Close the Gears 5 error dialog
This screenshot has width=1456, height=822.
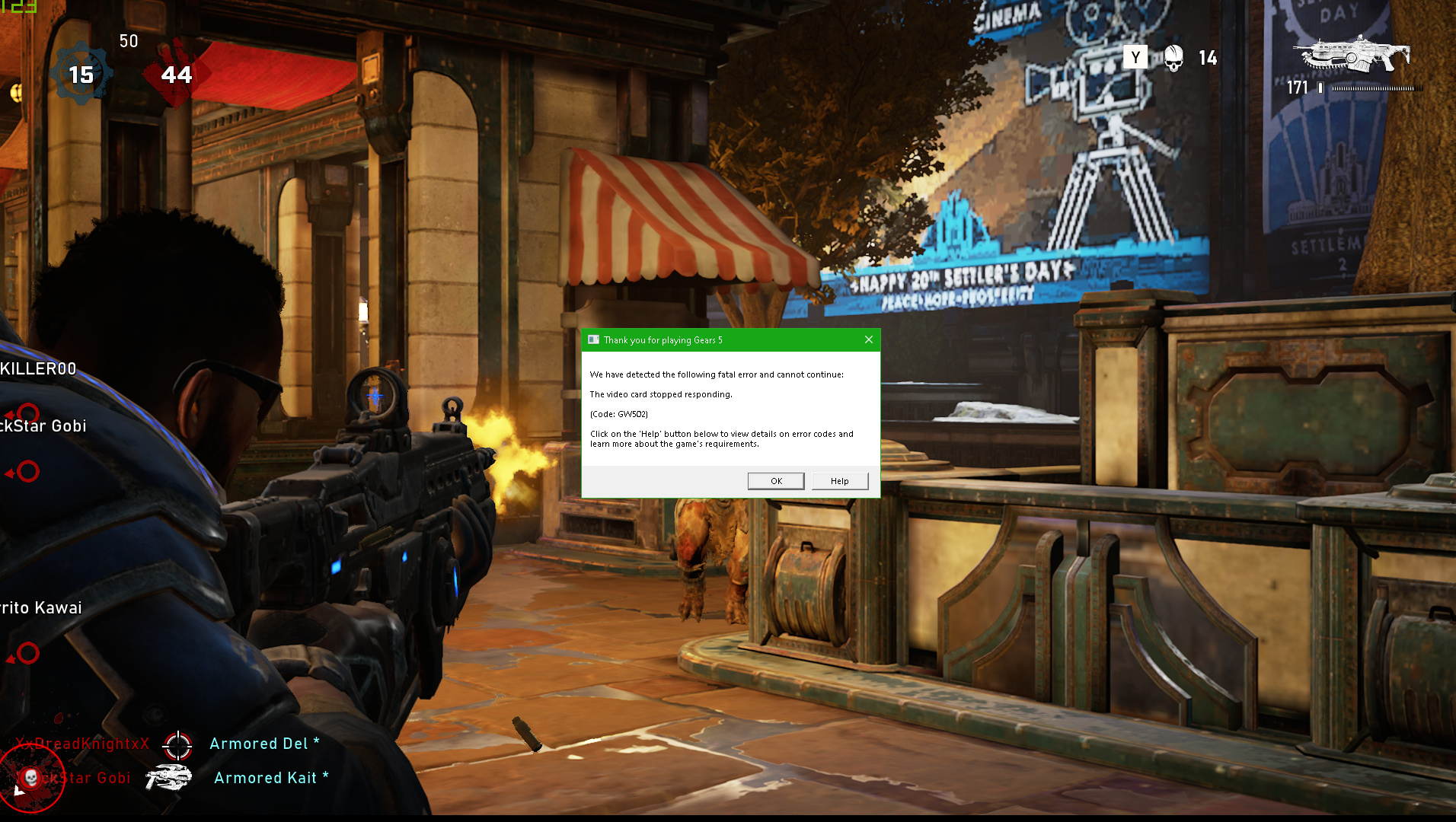(x=868, y=339)
